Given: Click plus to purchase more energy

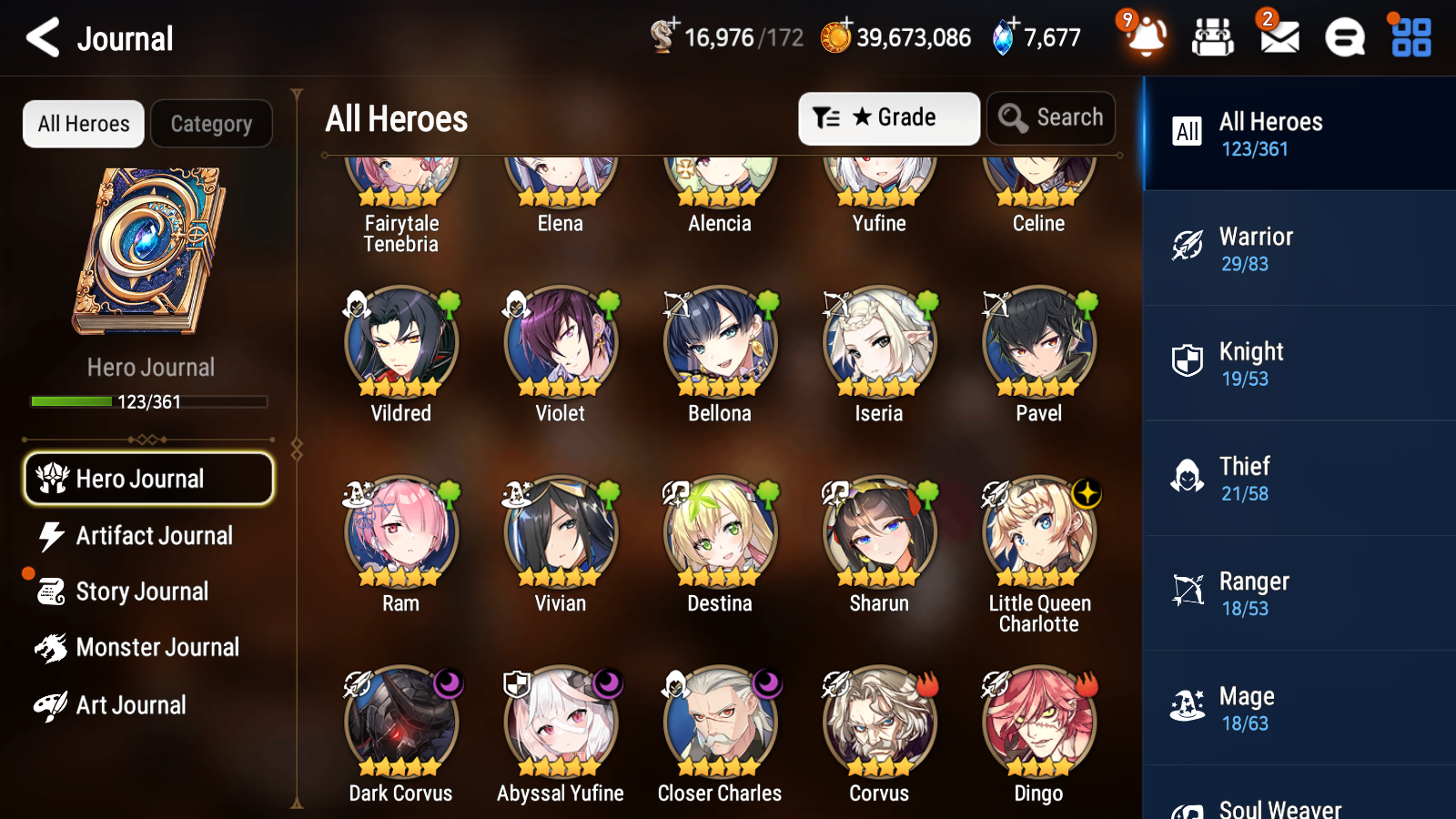Looking at the screenshot, I should [673, 25].
